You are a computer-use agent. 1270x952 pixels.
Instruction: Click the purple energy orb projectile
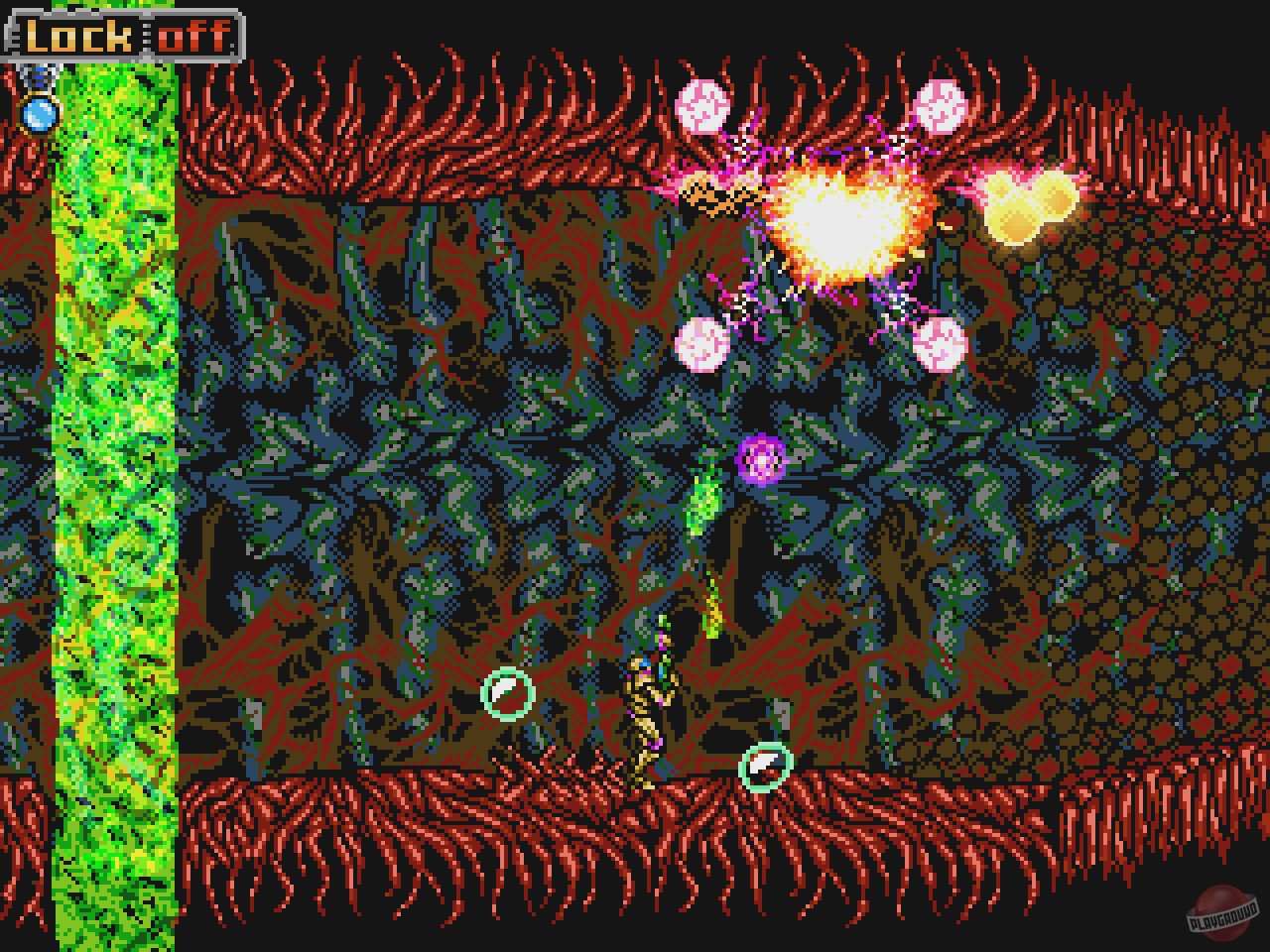[x=759, y=458]
